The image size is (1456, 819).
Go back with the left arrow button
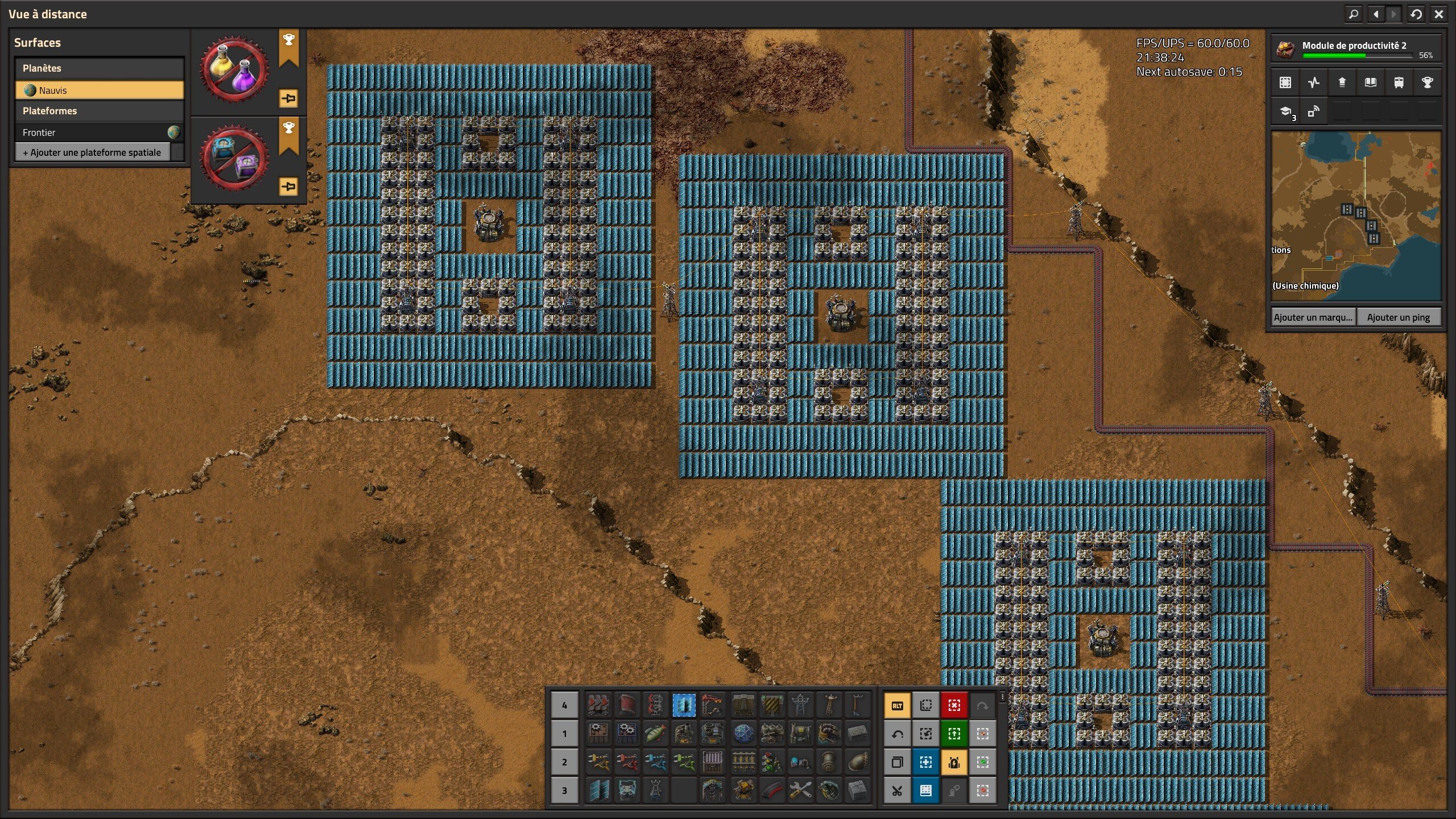[x=1376, y=14]
